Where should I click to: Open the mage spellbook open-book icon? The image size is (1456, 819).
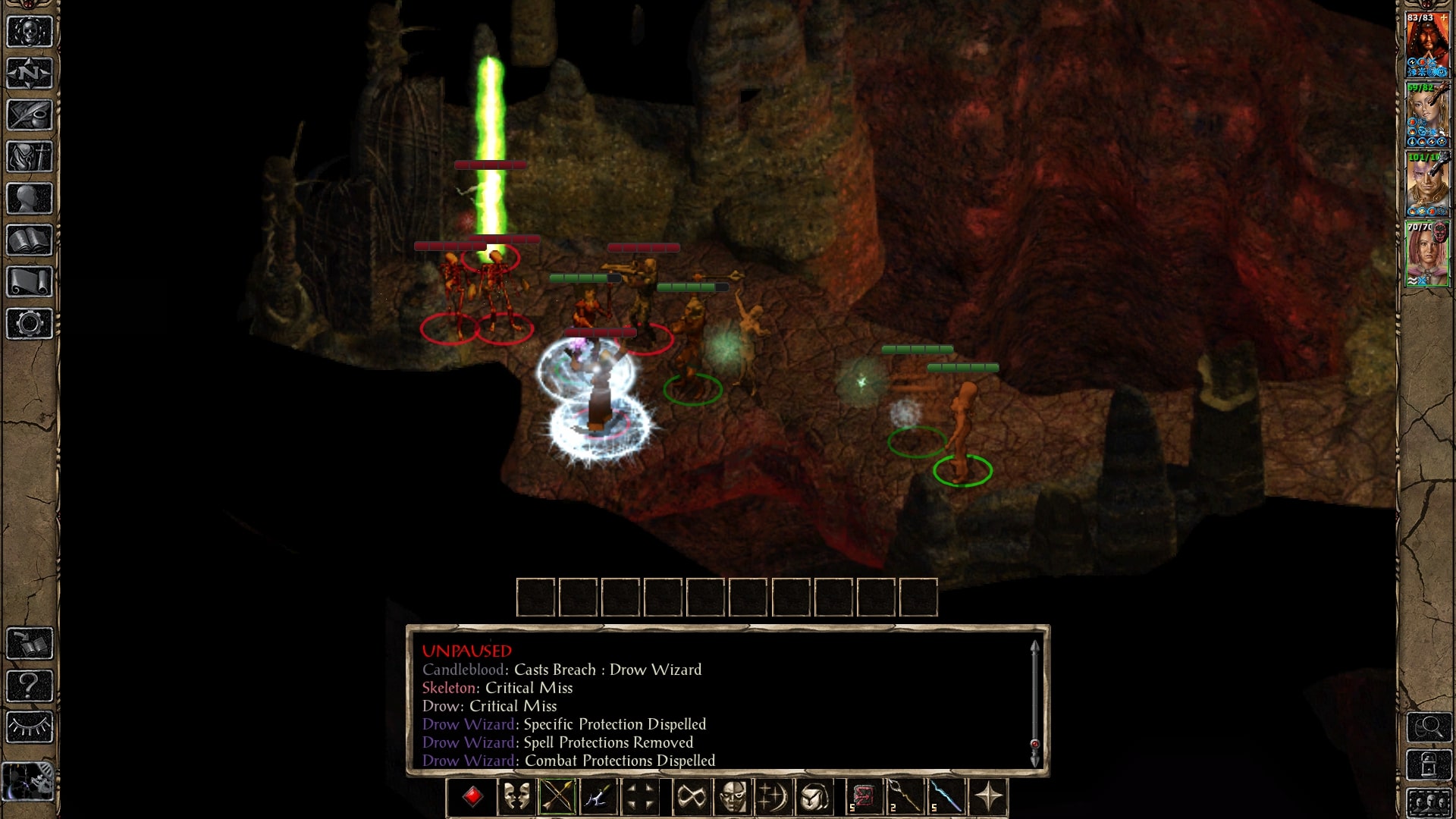click(x=30, y=240)
